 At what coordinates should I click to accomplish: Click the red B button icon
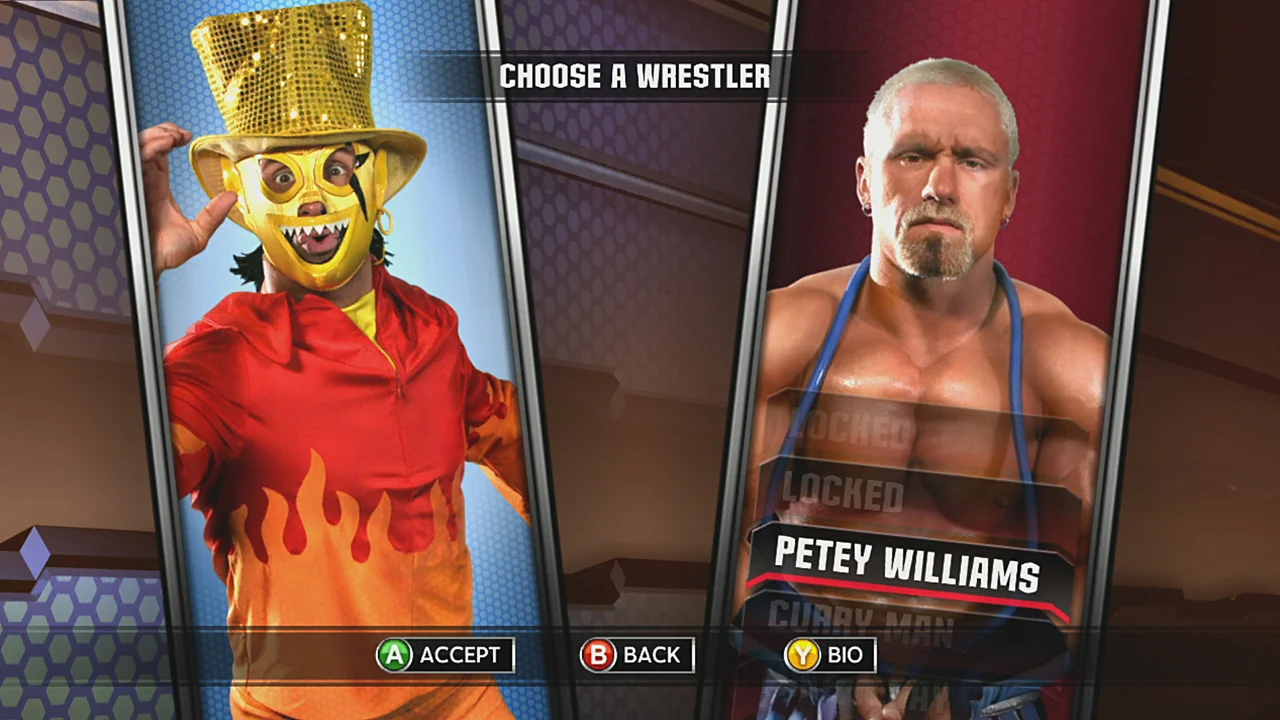pyautogui.click(x=598, y=655)
